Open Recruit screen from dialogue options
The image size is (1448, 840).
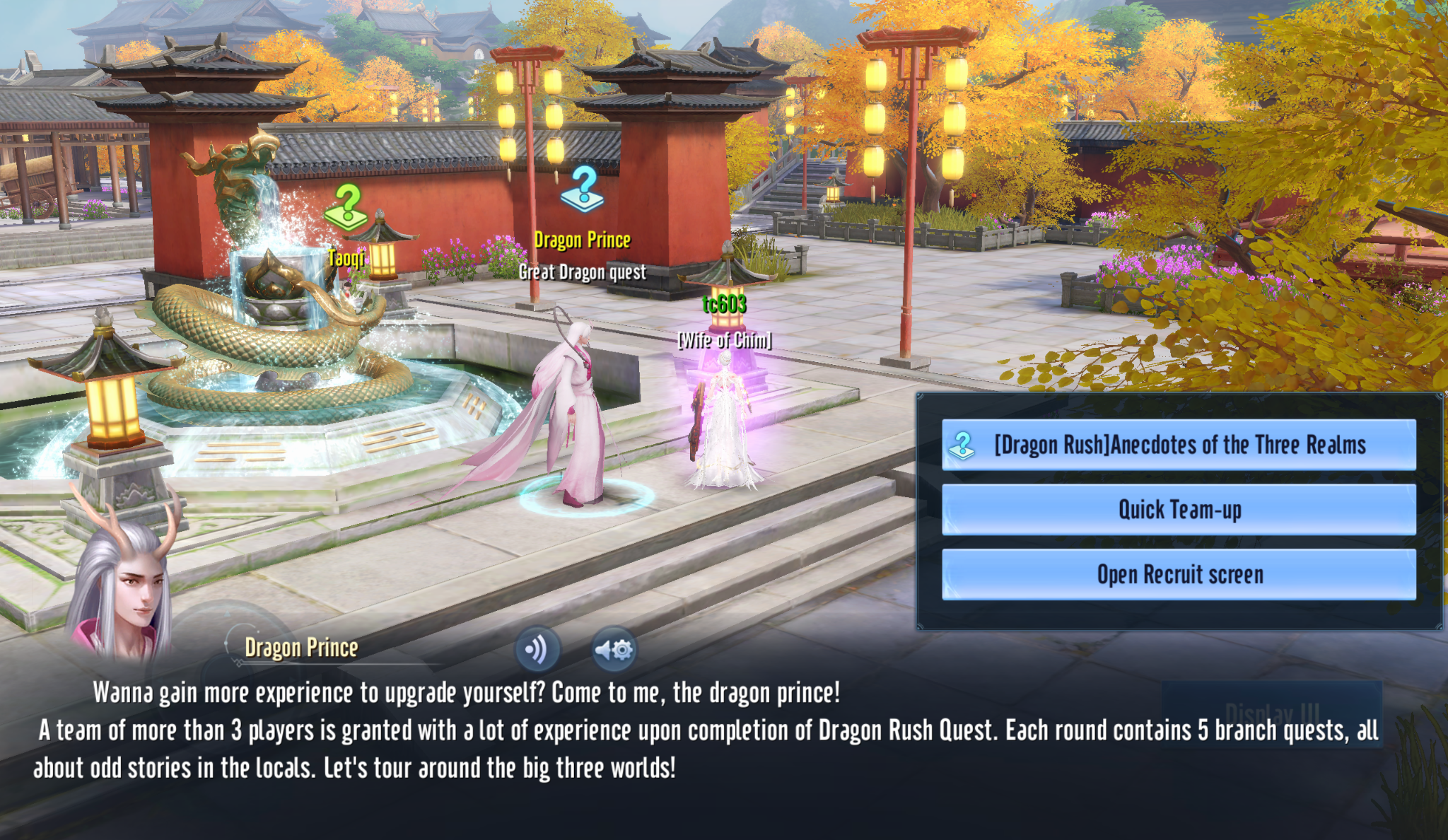pyautogui.click(x=1179, y=575)
